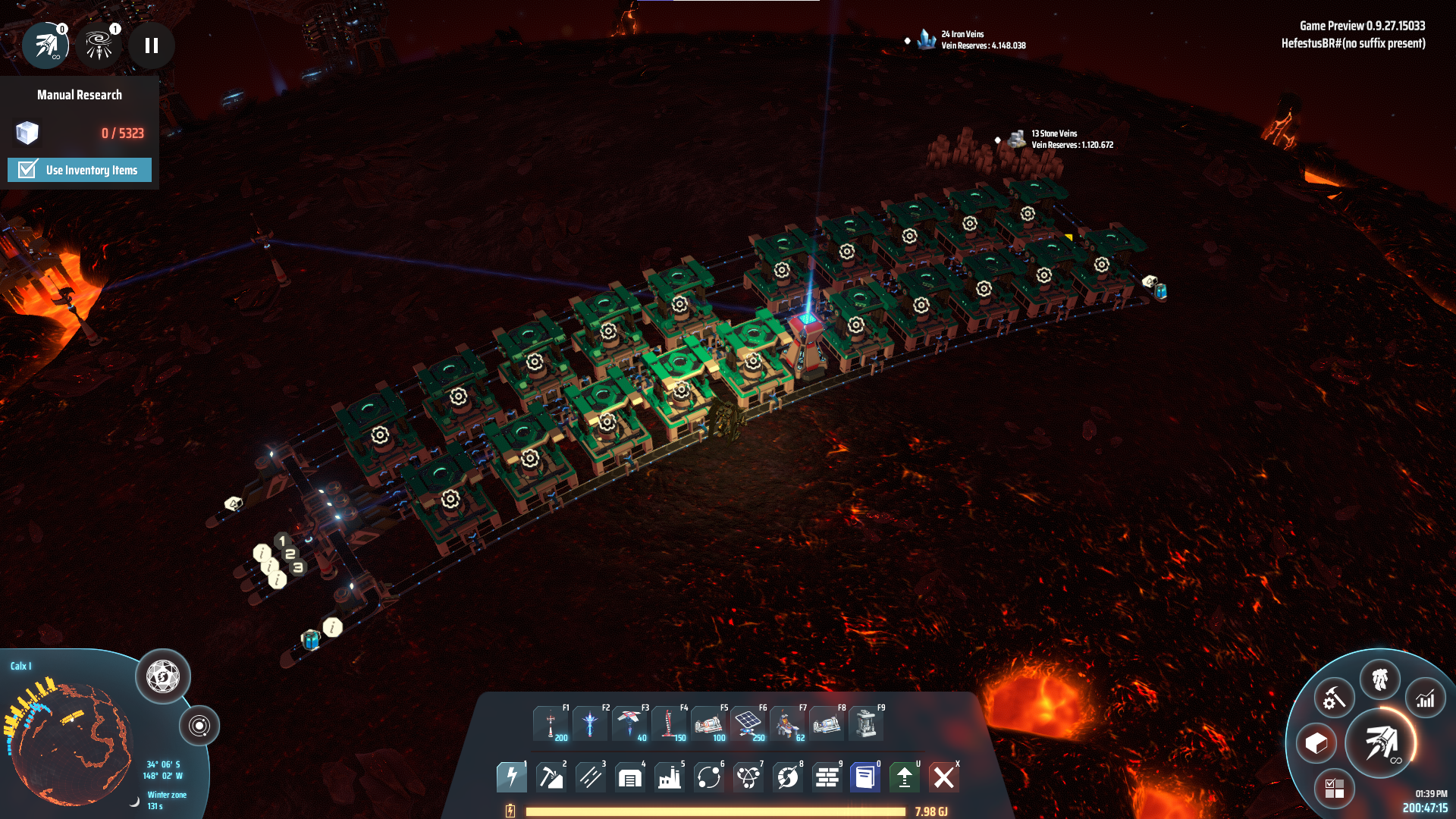The height and width of the screenshot is (819, 1456).
Task: Select the Tesla tower in slot F1
Action: point(551,723)
